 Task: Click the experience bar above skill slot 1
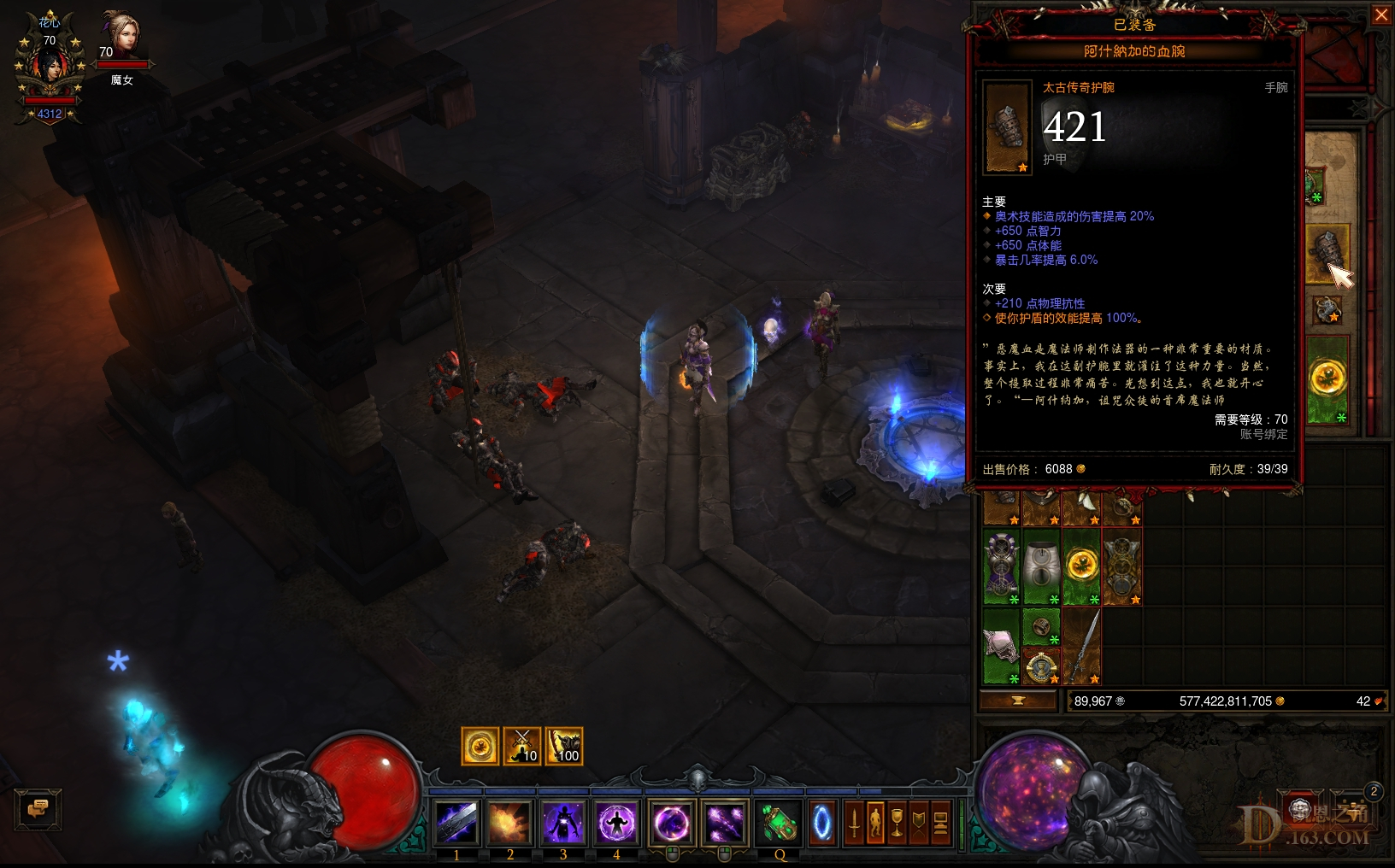456,790
